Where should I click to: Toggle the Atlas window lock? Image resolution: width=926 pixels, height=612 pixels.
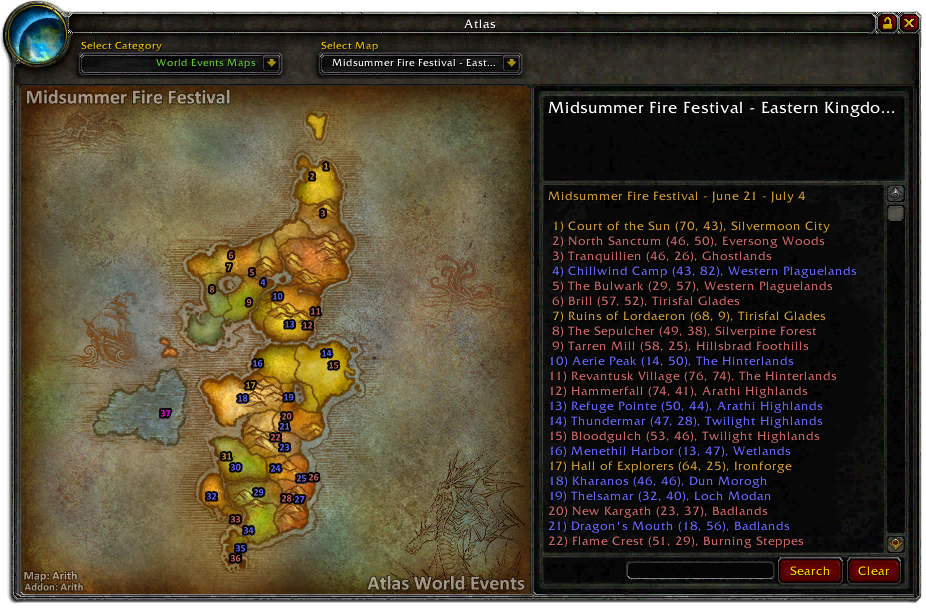887,23
